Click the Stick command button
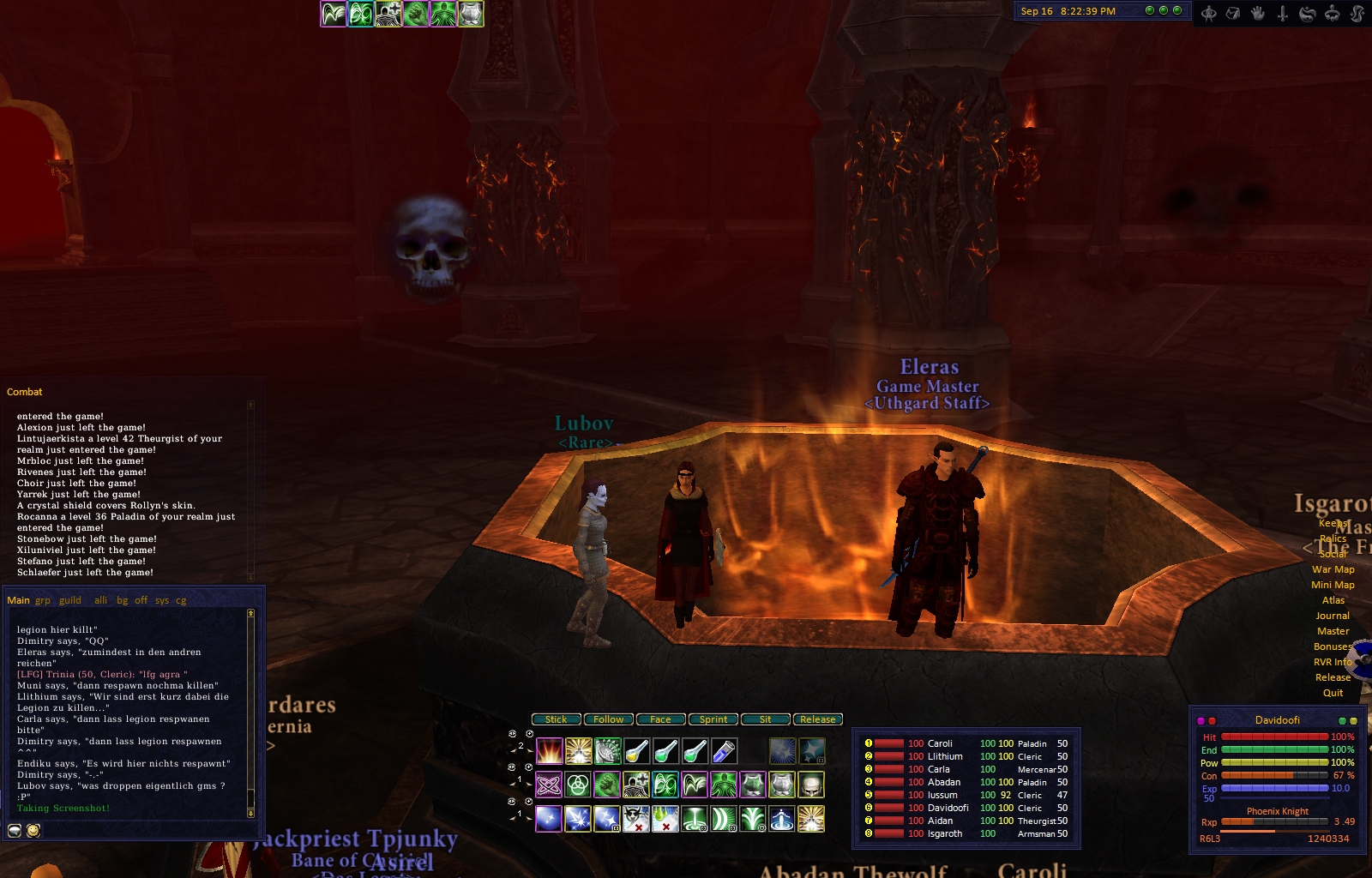The height and width of the screenshot is (878, 1372). tap(556, 719)
